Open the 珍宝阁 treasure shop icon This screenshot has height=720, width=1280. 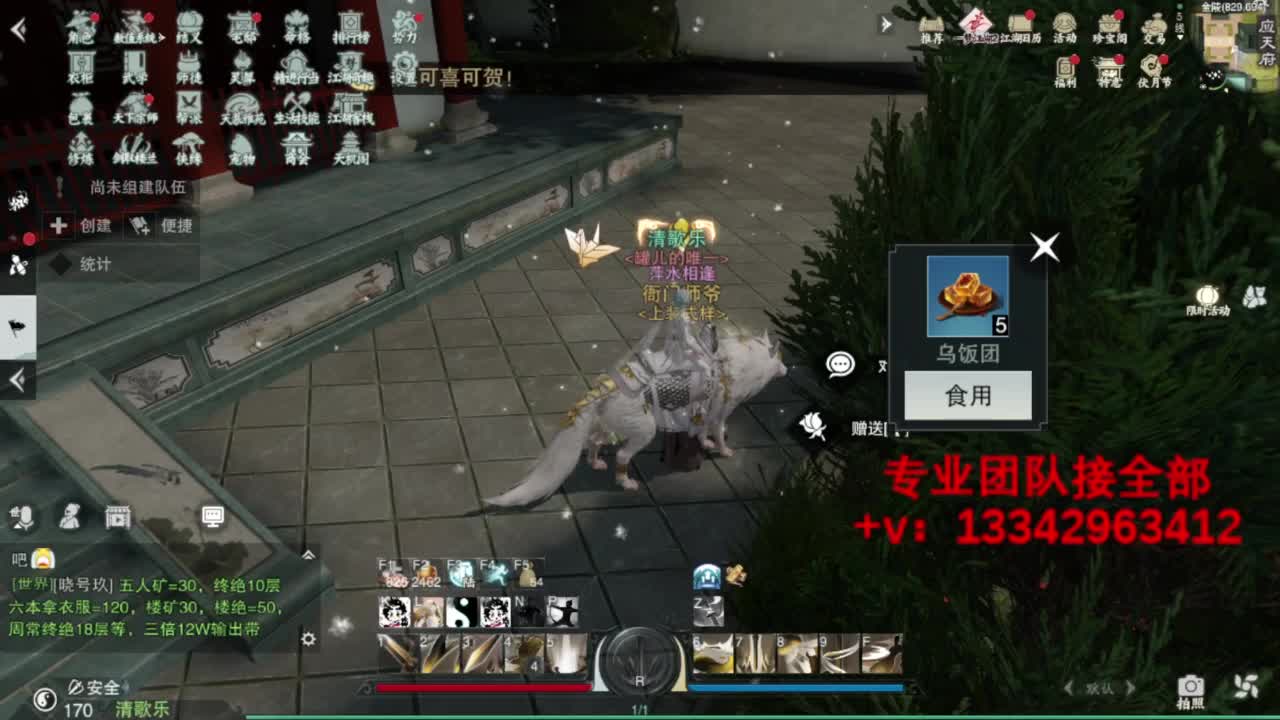pos(1111,25)
